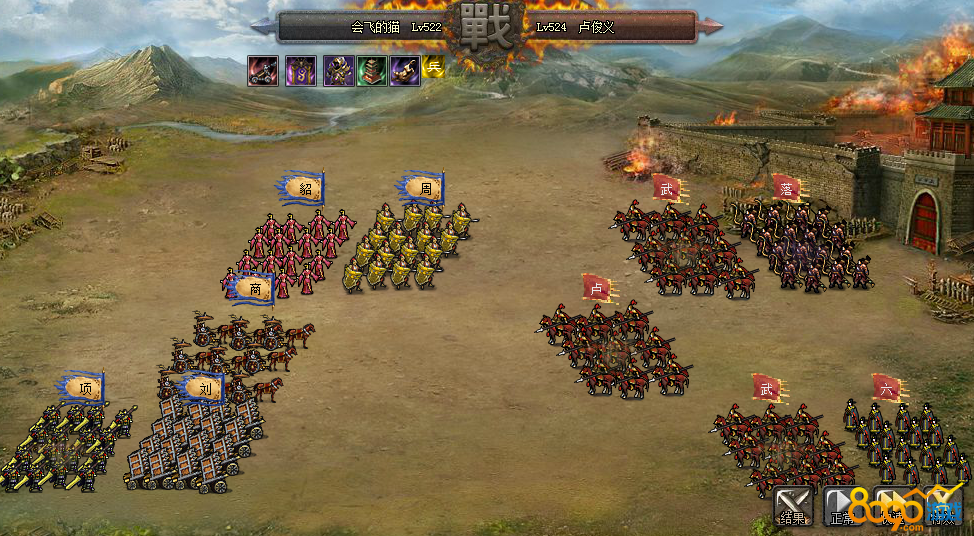The height and width of the screenshot is (536, 974).
Task: Select the siege catapult skill icon
Action: pos(264,70)
